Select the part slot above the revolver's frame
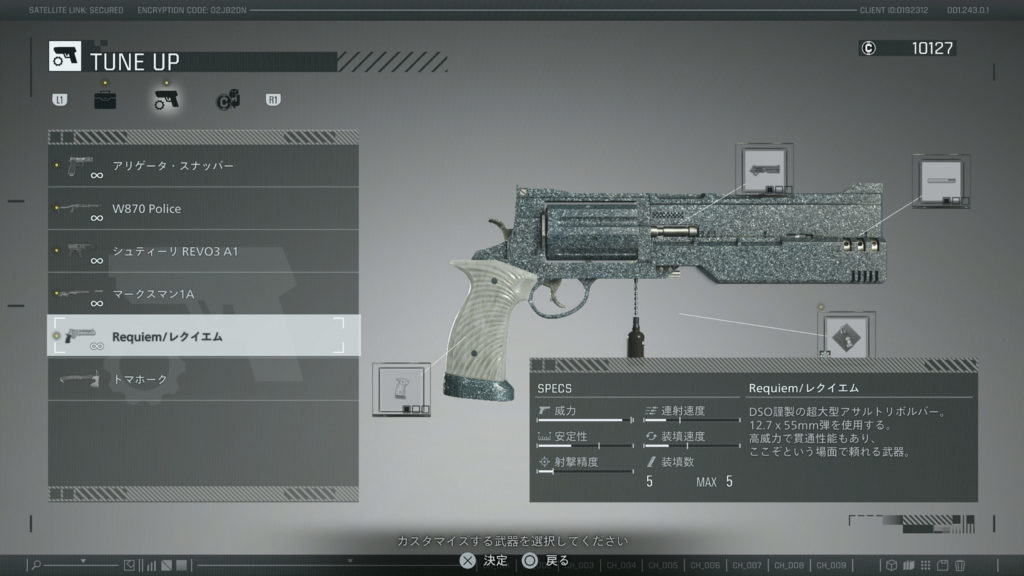Viewport: 1024px width, 576px height. coord(765,170)
